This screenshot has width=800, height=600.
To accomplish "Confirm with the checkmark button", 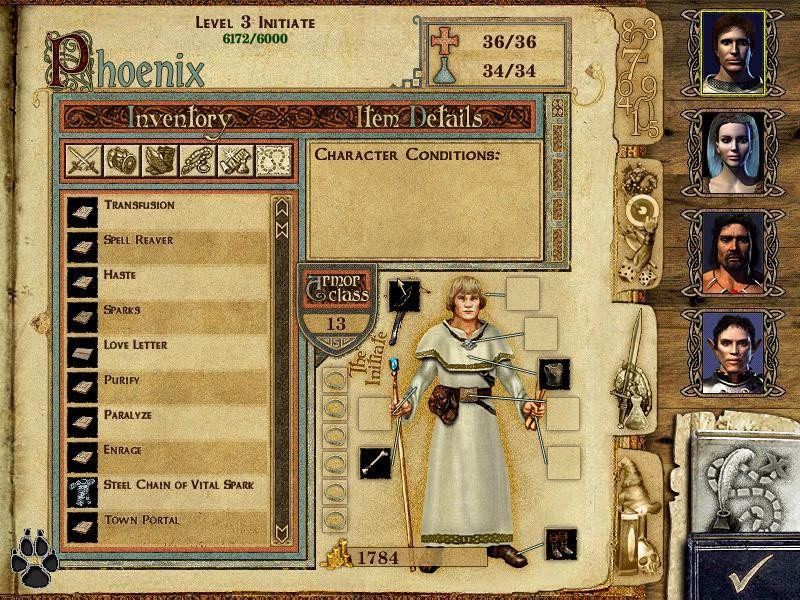I will point(745,570).
